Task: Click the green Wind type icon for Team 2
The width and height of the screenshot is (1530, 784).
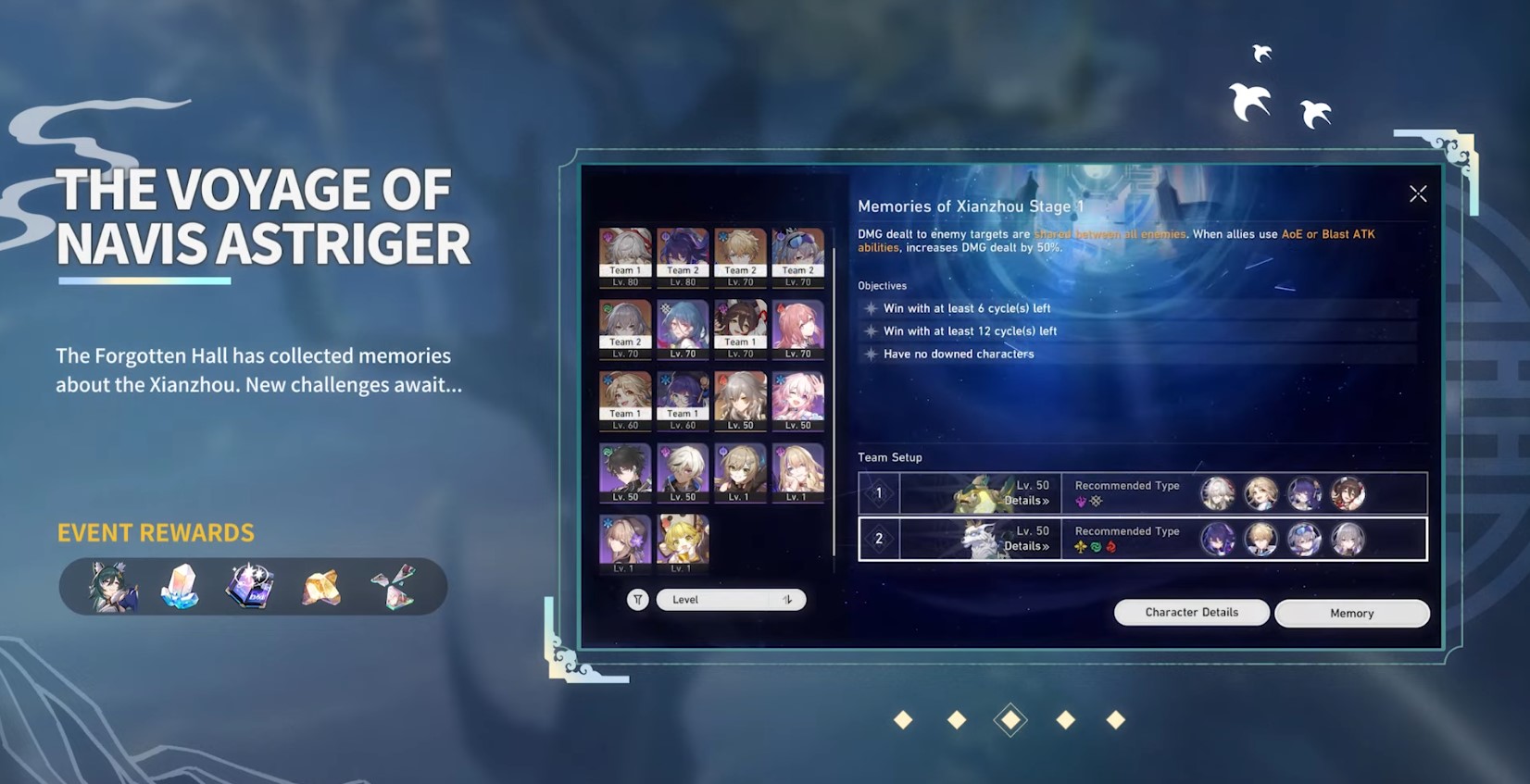Action: pos(1095,545)
